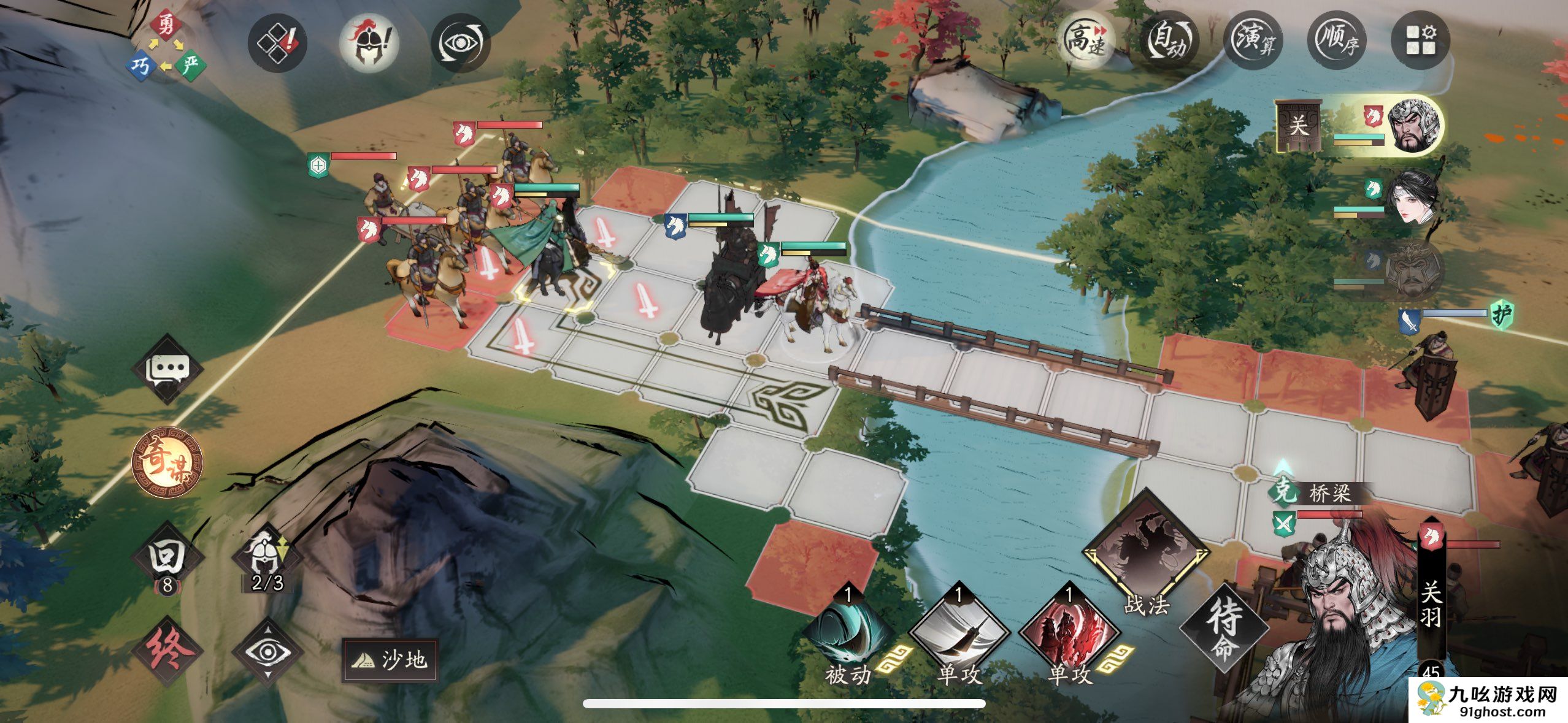Toggle the lower-left eye icon
This screenshot has width=1568, height=723.
pyautogui.click(x=268, y=651)
